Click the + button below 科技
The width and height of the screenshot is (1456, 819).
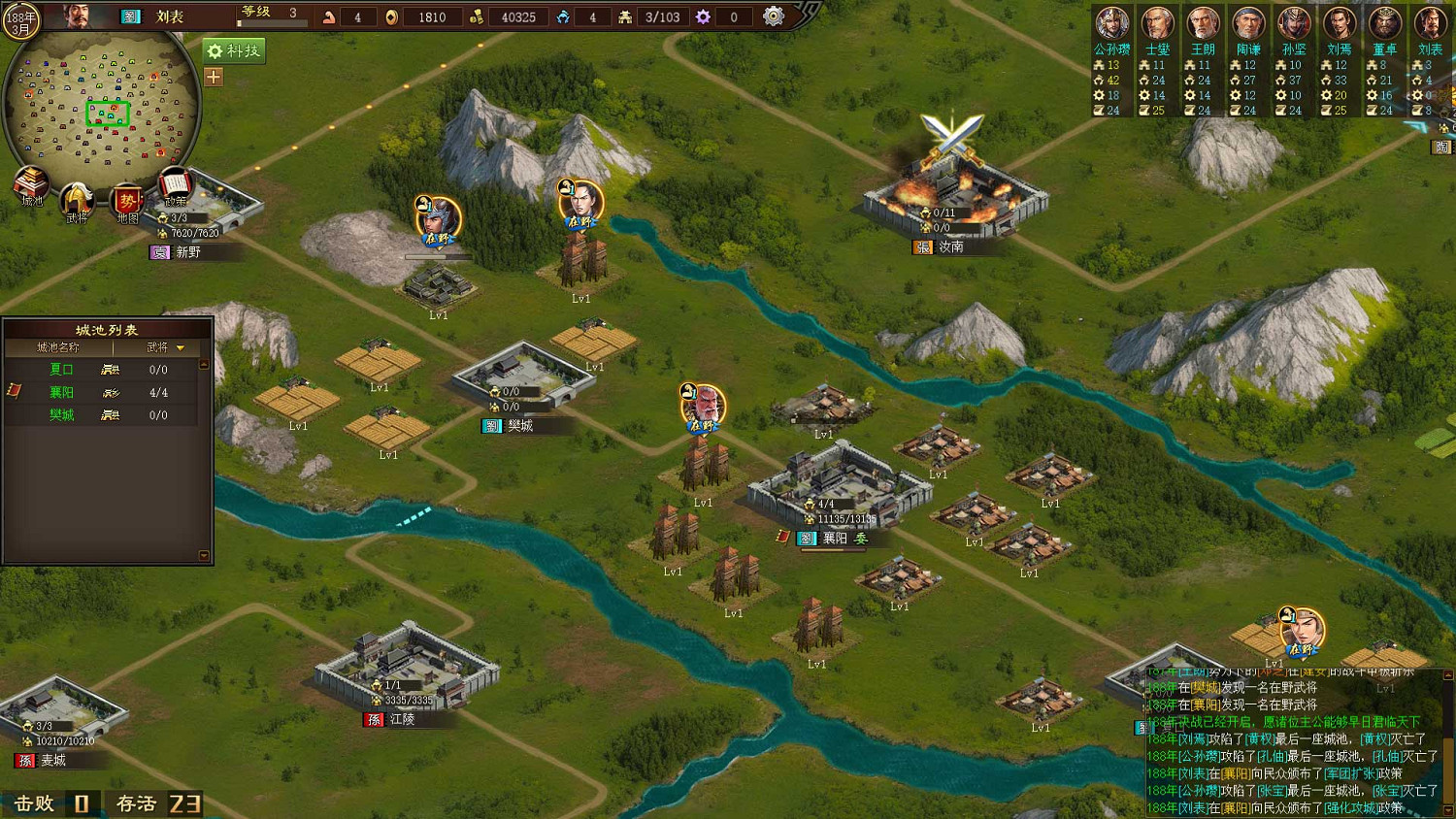tap(213, 76)
